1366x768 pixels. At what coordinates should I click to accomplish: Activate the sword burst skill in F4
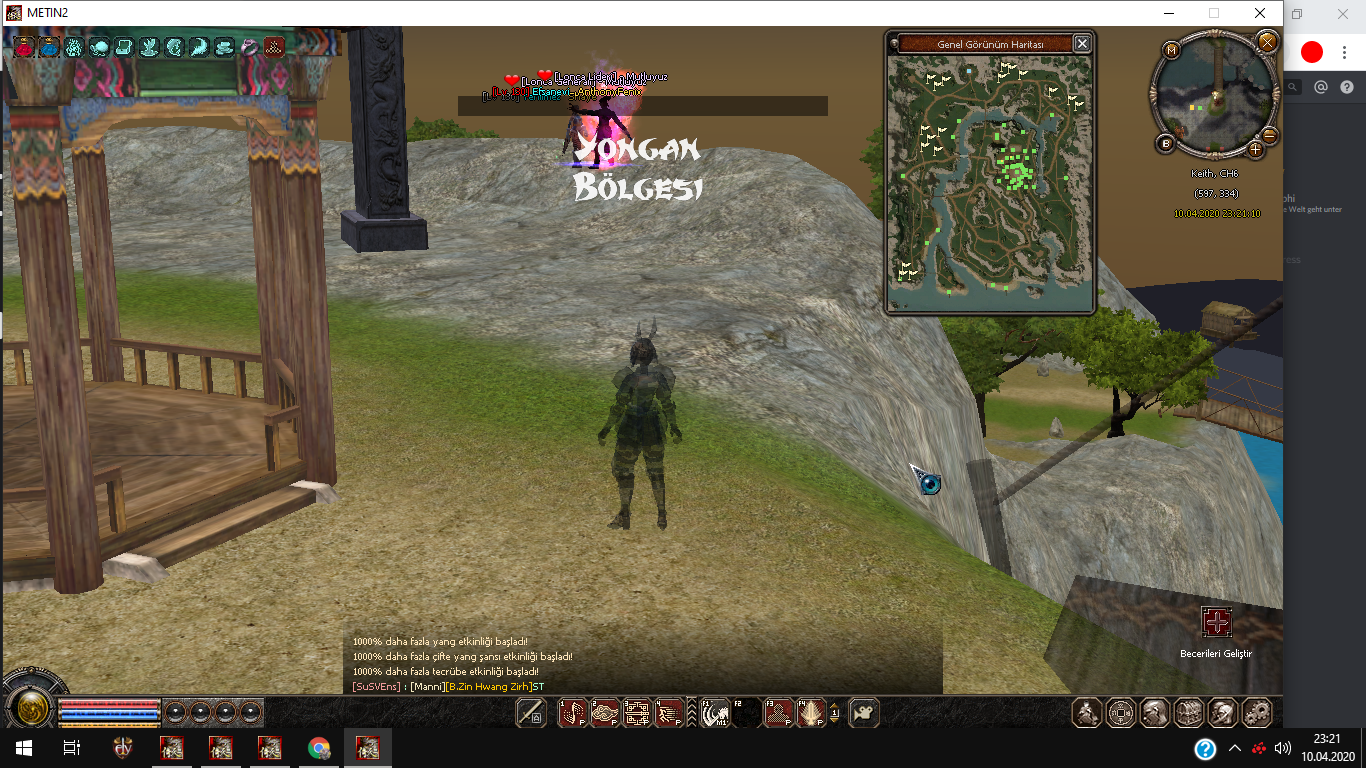811,712
